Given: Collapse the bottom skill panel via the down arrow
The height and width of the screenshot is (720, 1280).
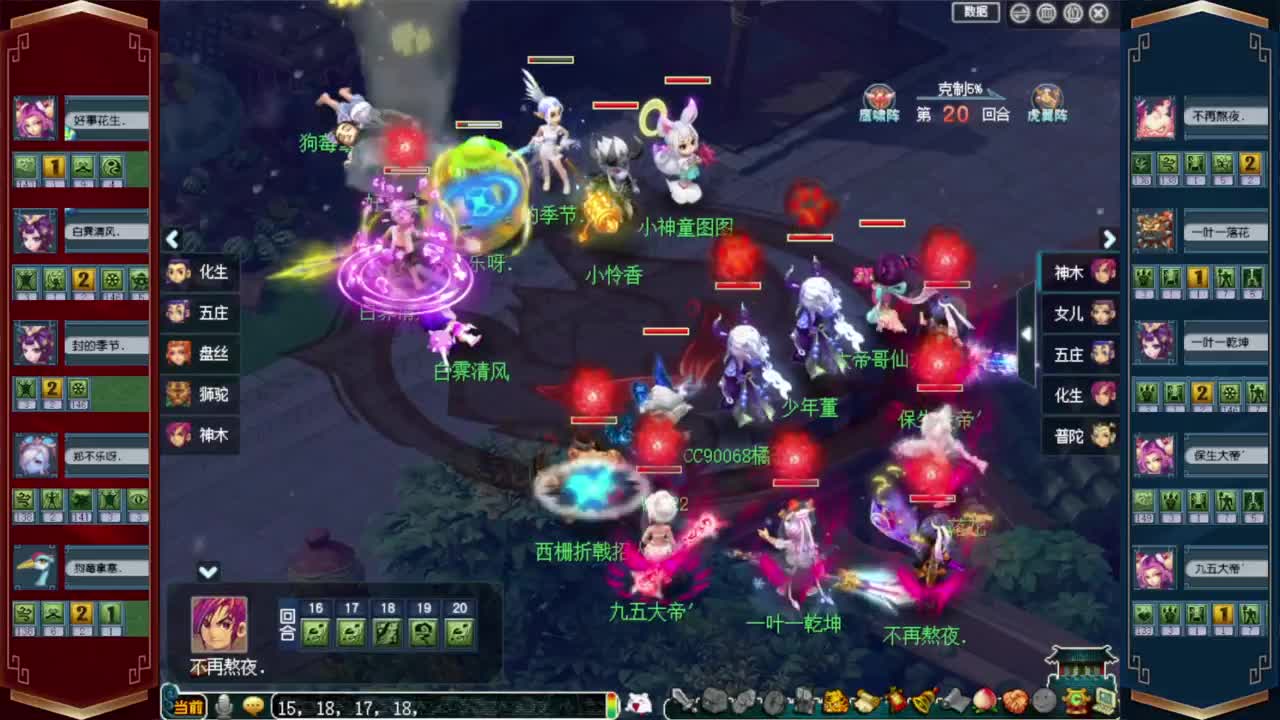Looking at the screenshot, I should click(209, 572).
